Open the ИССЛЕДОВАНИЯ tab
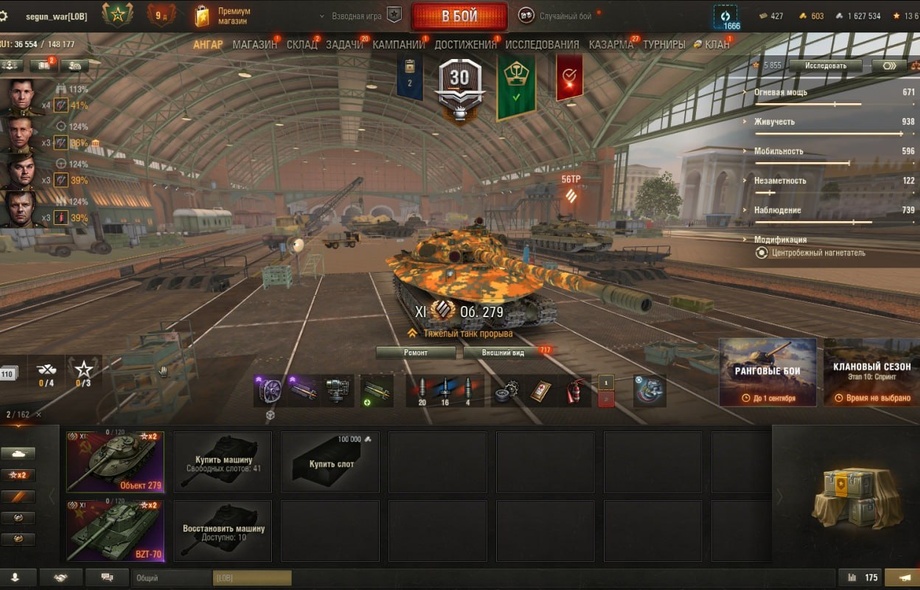The height and width of the screenshot is (590, 920). click(x=542, y=45)
